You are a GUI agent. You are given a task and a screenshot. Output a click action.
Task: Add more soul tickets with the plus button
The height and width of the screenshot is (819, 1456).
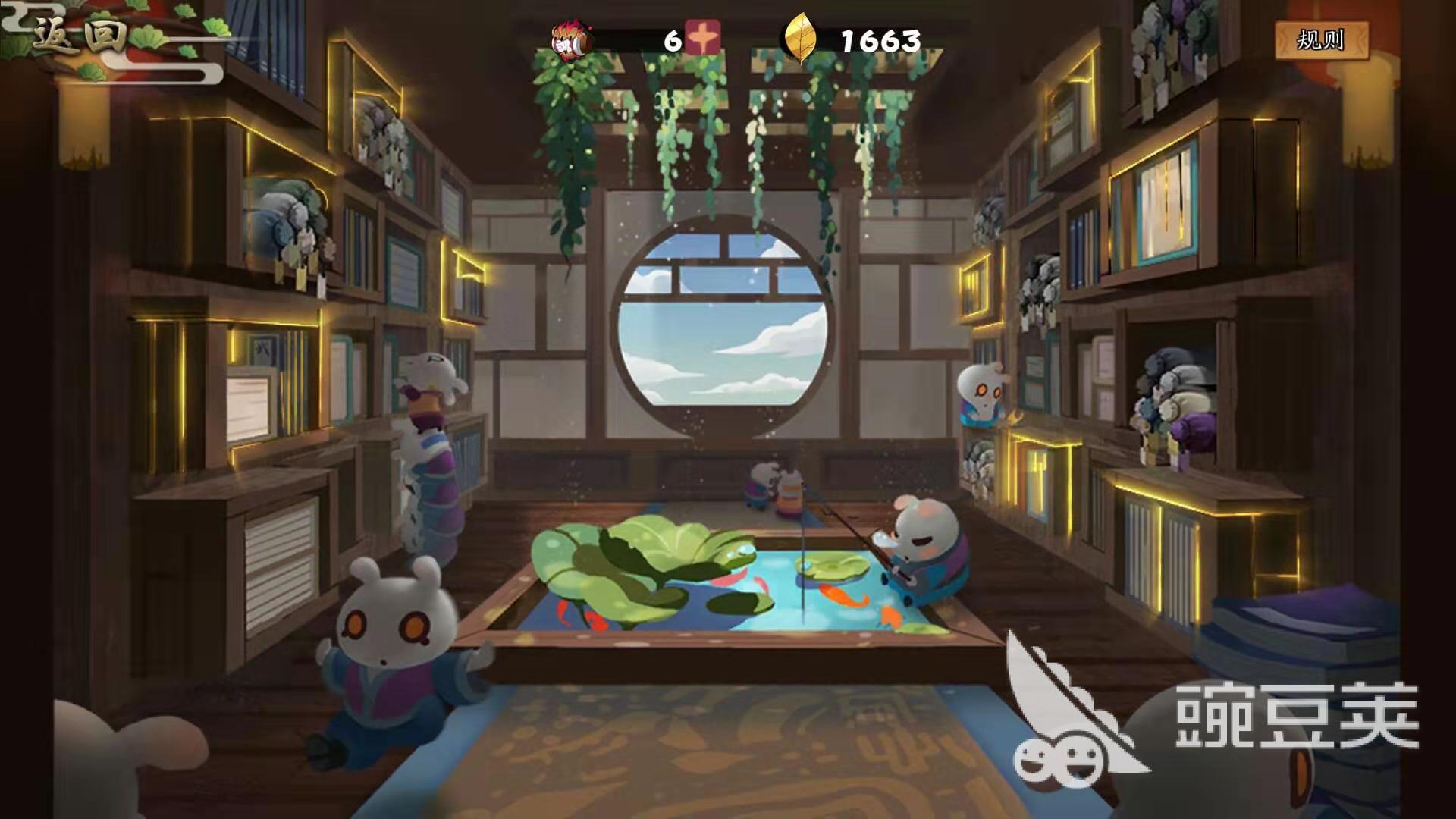click(703, 39)
